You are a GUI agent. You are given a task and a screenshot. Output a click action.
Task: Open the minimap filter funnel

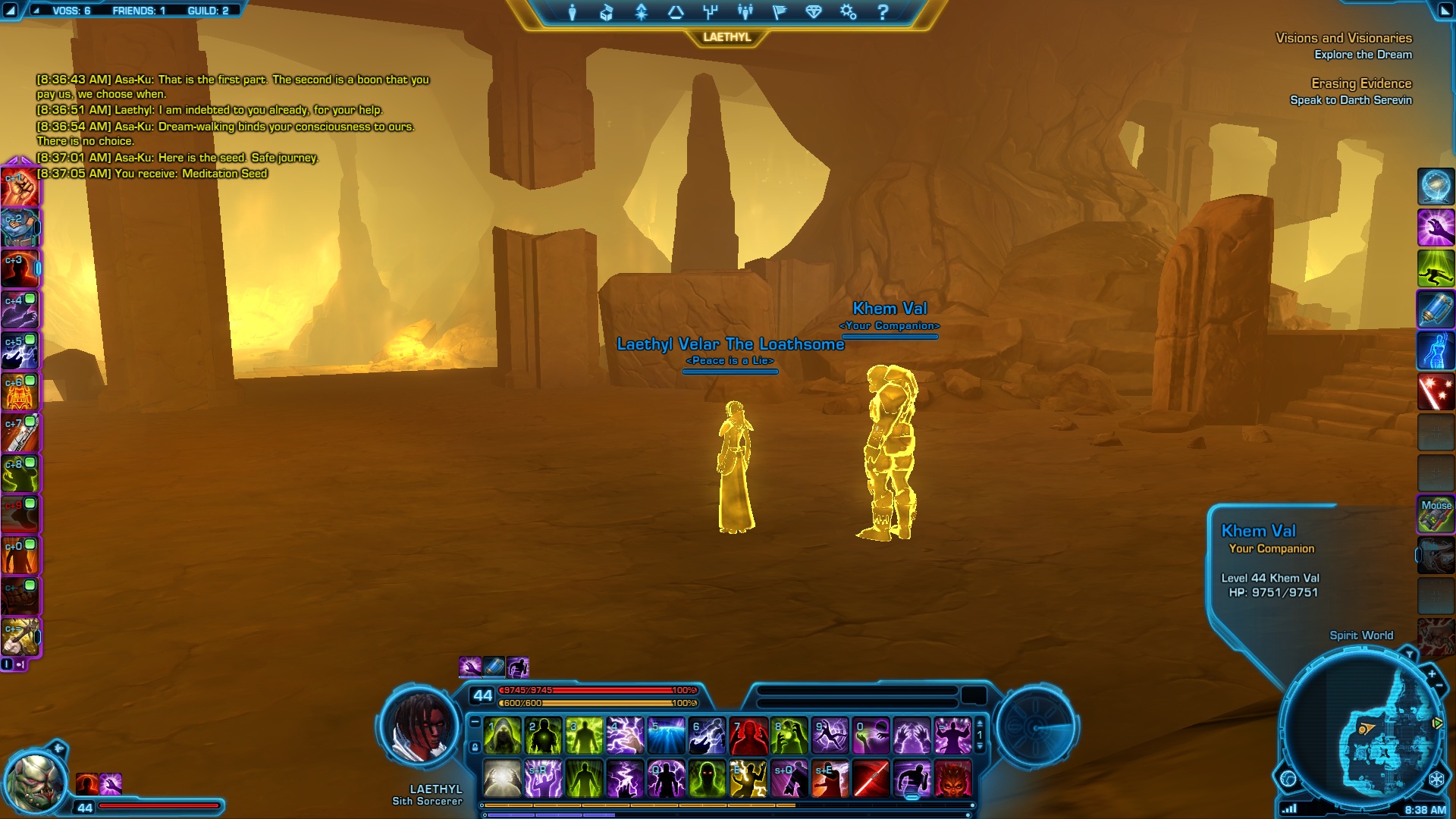tap(1409, 654)
